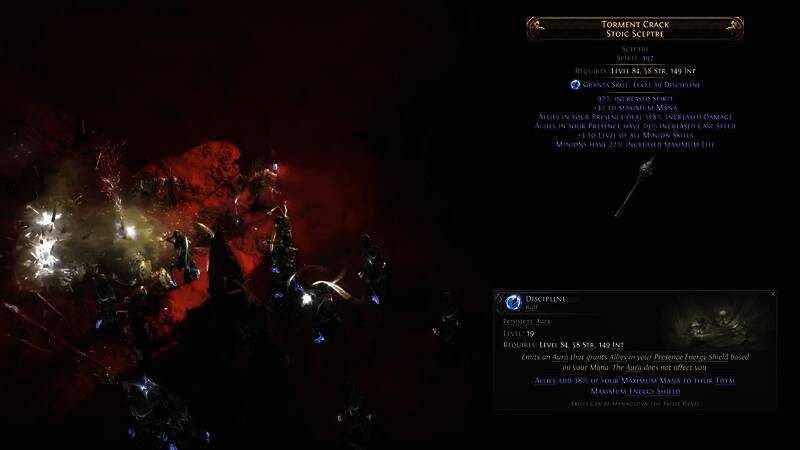
Task: Select the Stoic Sceptre item image
Action: [634, 187]
